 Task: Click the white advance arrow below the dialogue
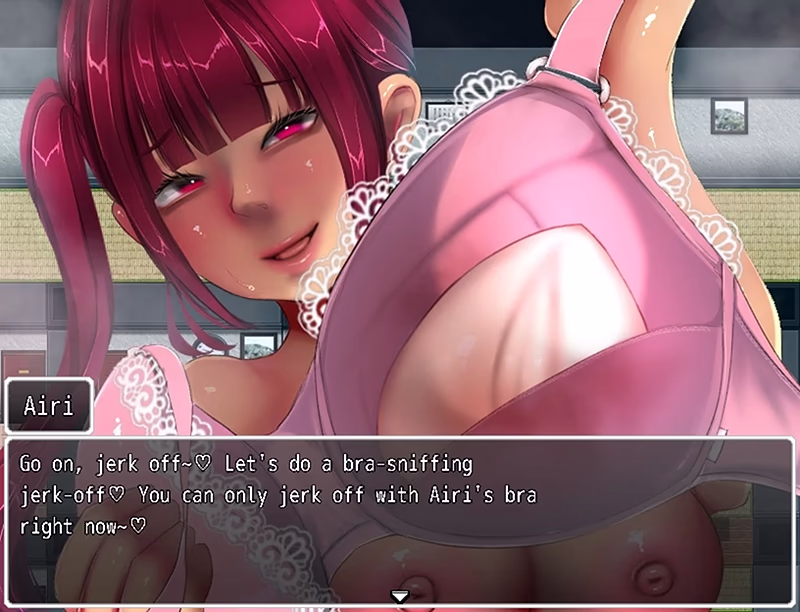tap(400, 596)
